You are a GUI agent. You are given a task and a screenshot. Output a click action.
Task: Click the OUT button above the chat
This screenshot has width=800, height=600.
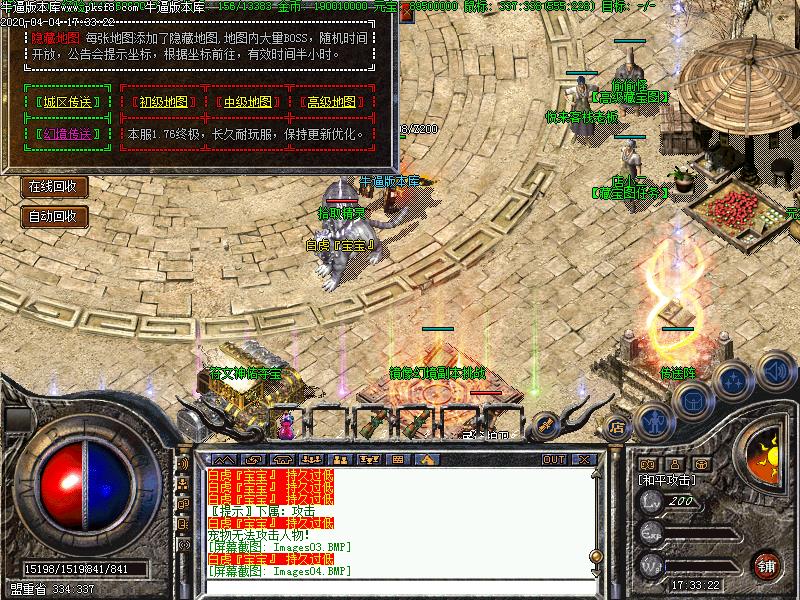[553, 459]
